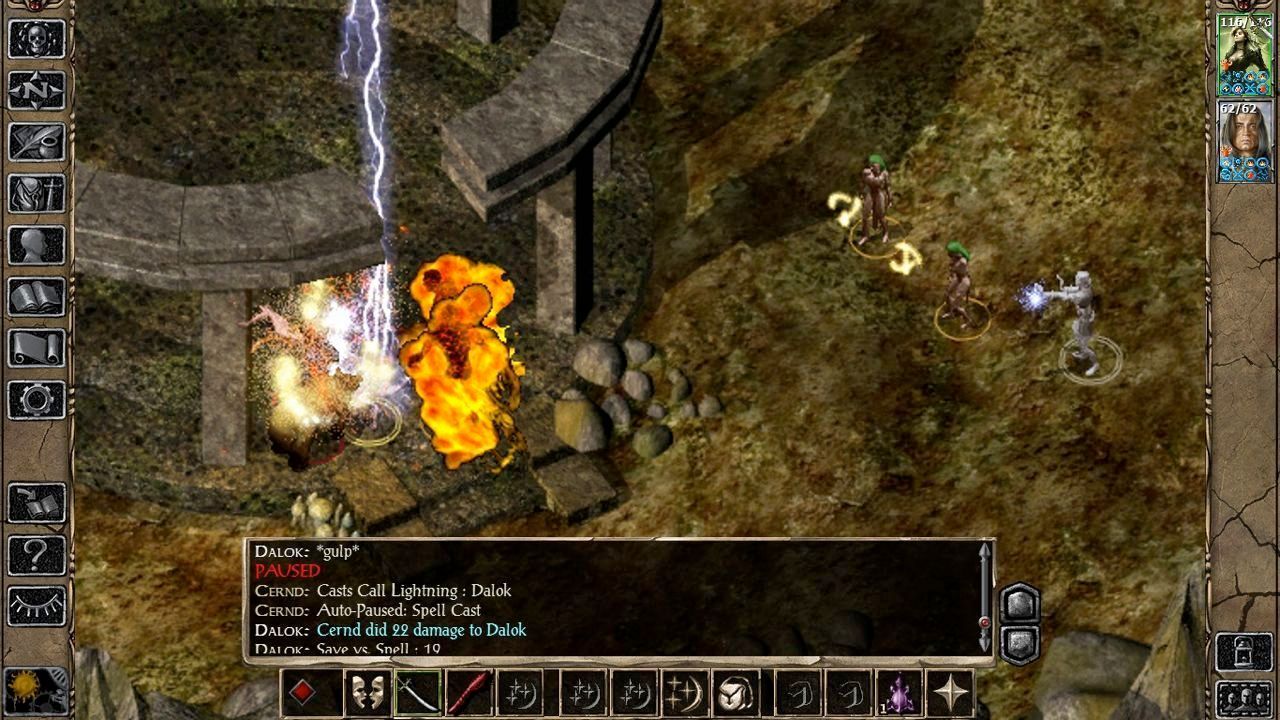The image size is (1280, 720).
Task: Select the long-haired second party member portrait
Action: click(1244, 141)
